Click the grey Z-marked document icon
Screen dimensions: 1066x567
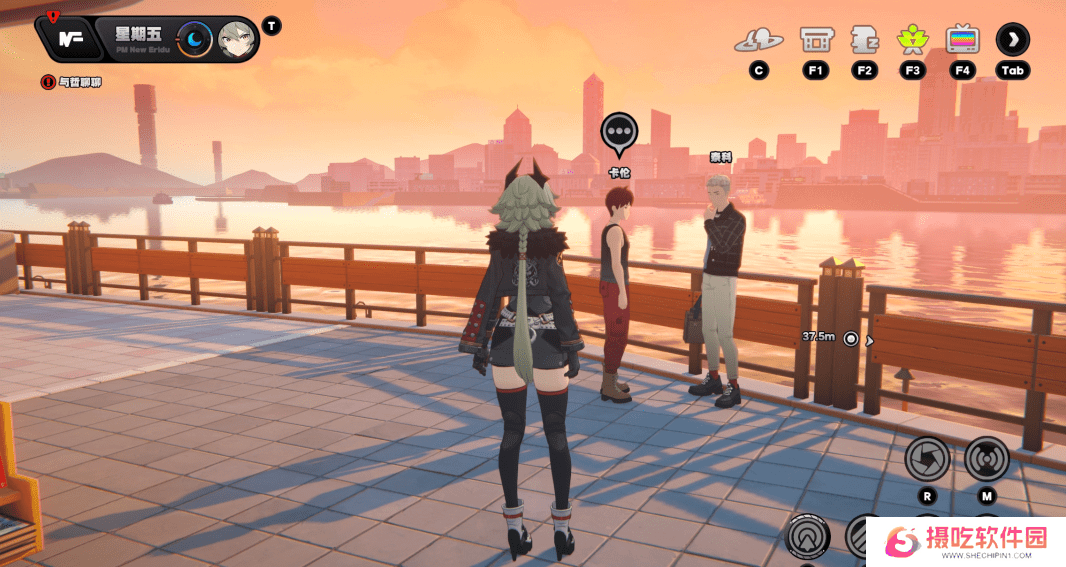pyautogui.click(x=864, y=40)
